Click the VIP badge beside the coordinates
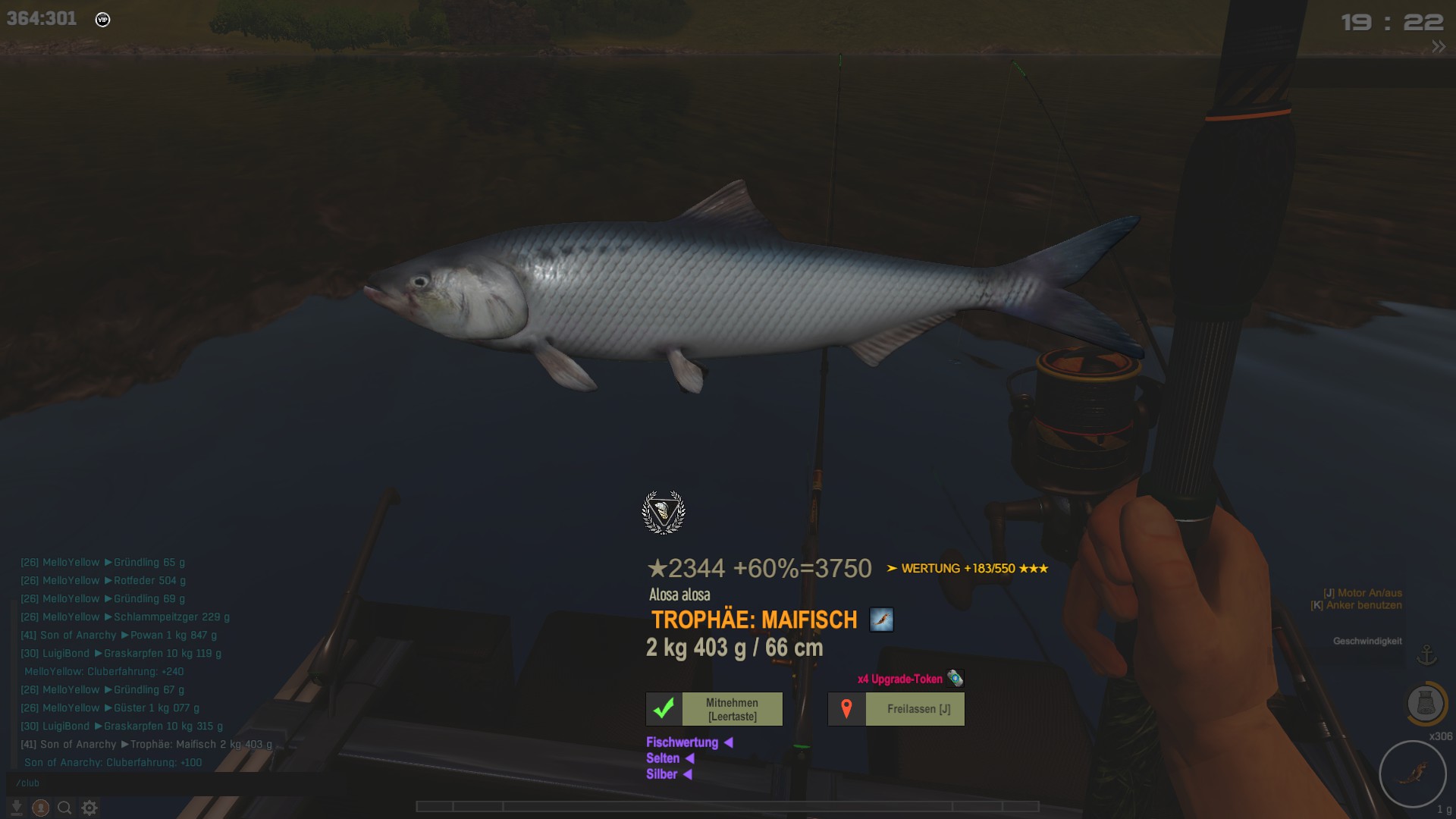Screen dimensions: 1456x819 click(x=103, y=20)
